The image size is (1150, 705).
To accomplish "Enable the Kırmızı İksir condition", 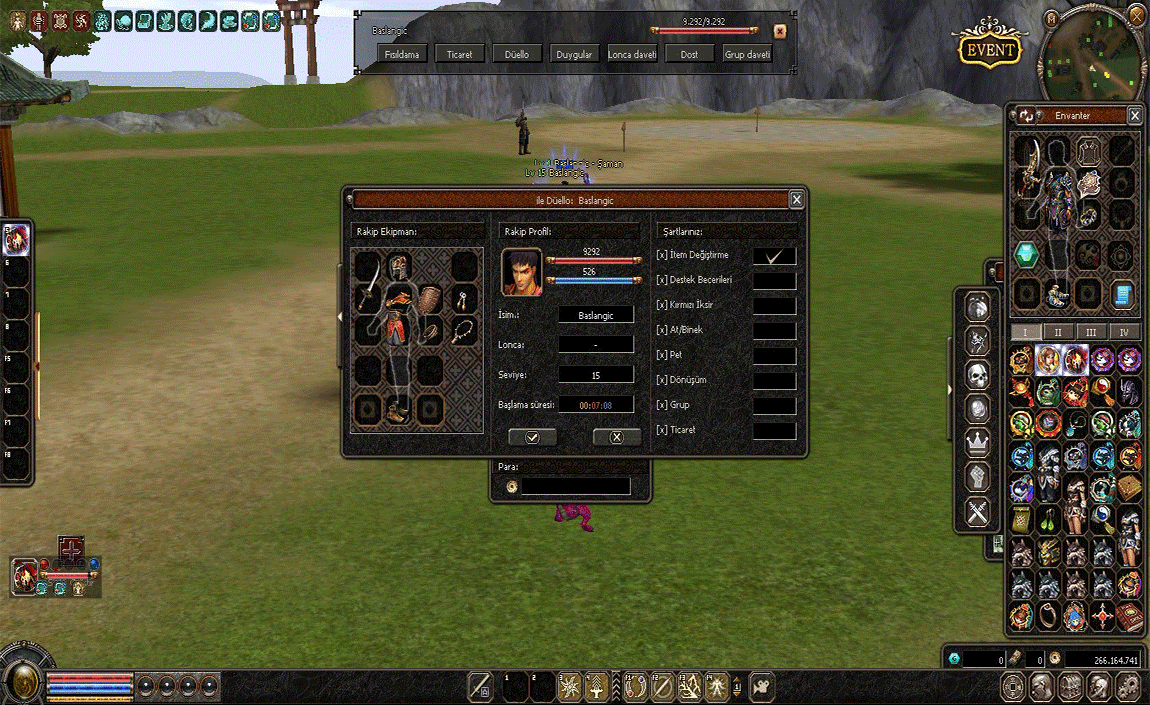I will pos(774,306).
